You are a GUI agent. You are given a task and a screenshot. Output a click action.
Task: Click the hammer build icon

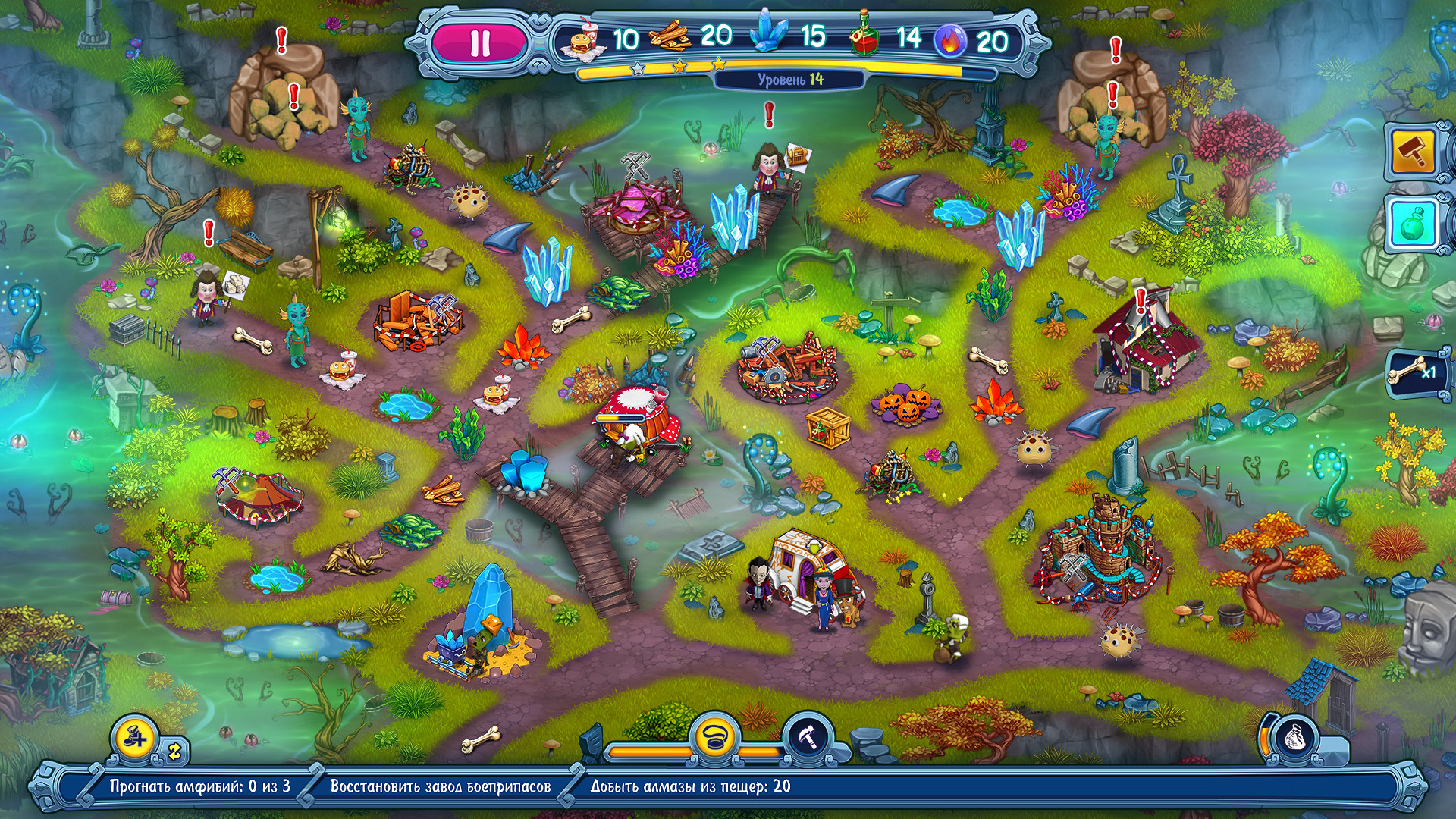click(808, 737)
